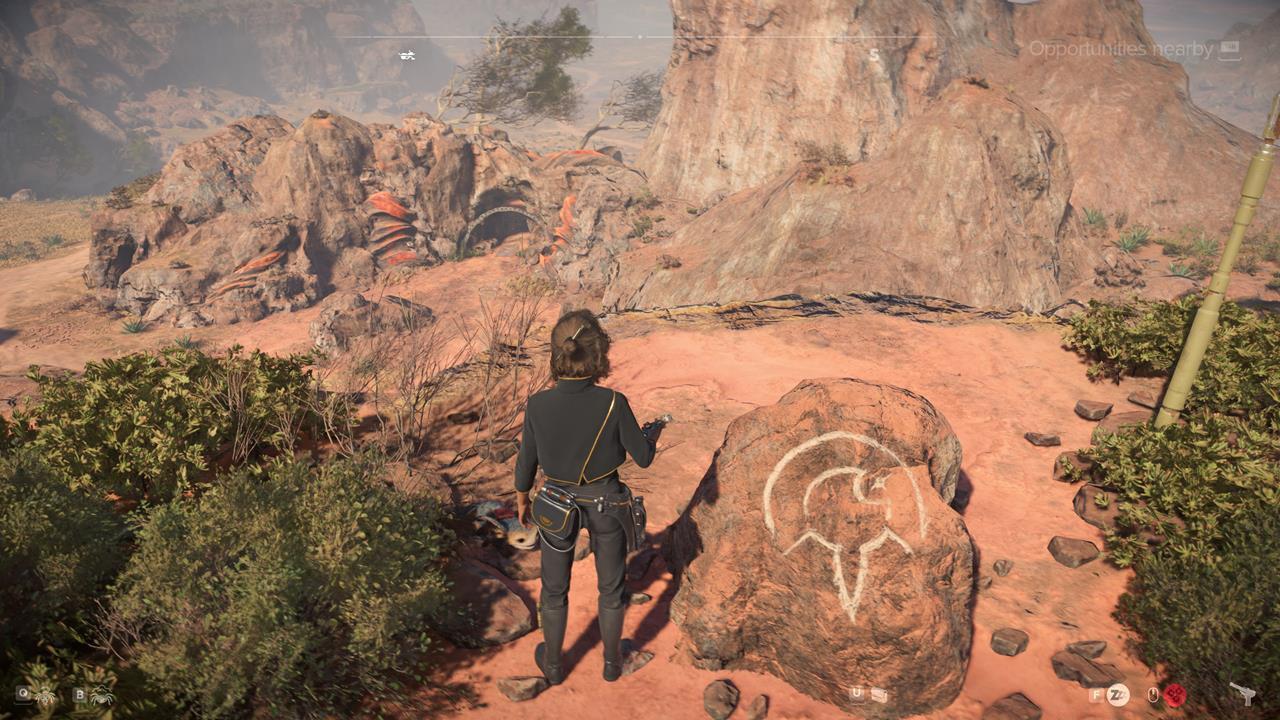1280x720 pixels.
Task: Click the Nix distract icon beside the B key
Action: click(102, 697)
